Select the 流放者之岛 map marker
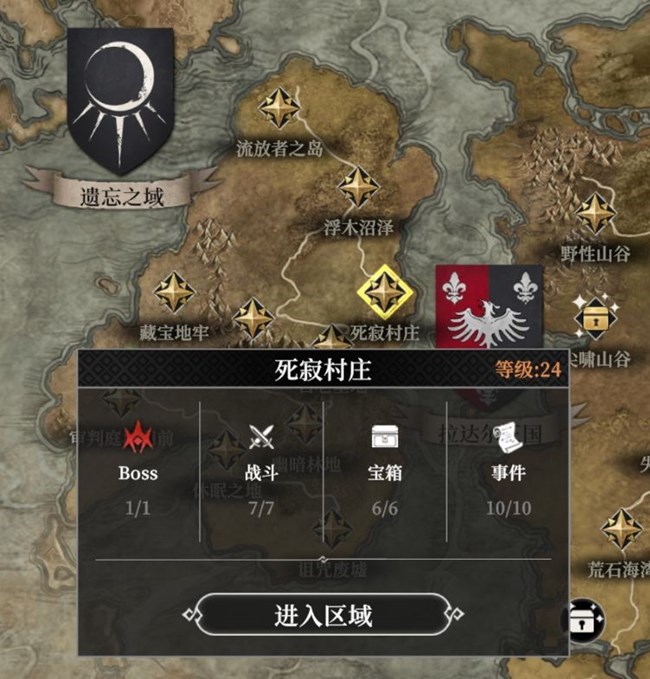This screenshot has width=650, height=679. click(280, 107)
